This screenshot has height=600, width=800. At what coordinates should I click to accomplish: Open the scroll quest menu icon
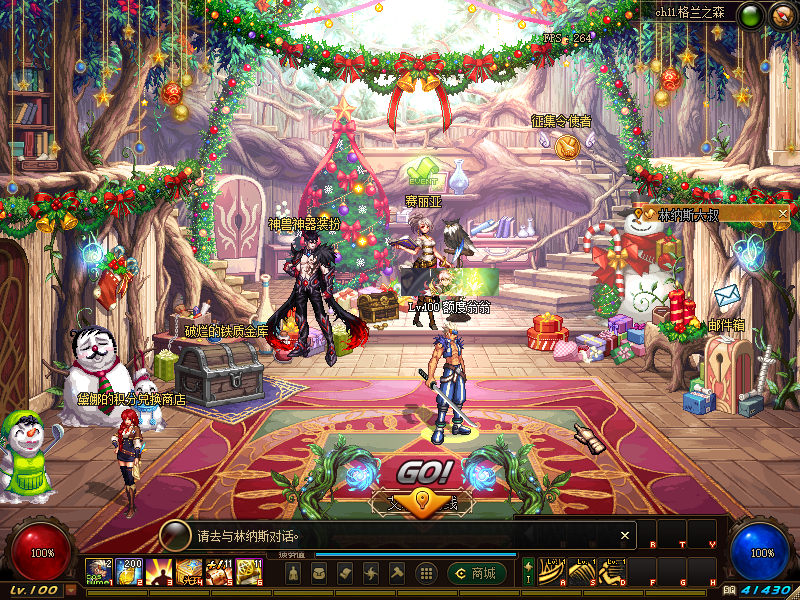pos(345,573)
